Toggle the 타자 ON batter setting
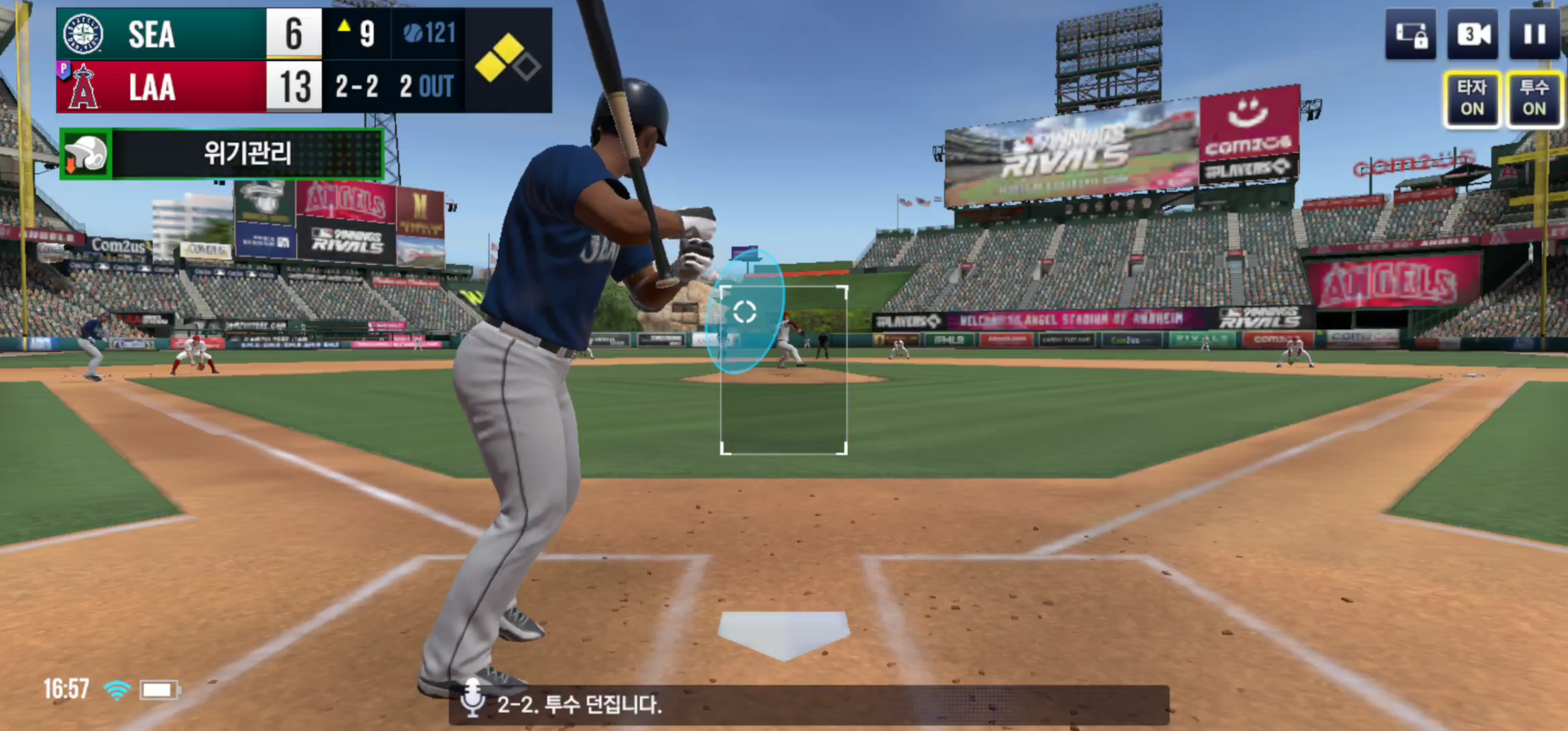 pyautogui.click(x=1472, y=98)
